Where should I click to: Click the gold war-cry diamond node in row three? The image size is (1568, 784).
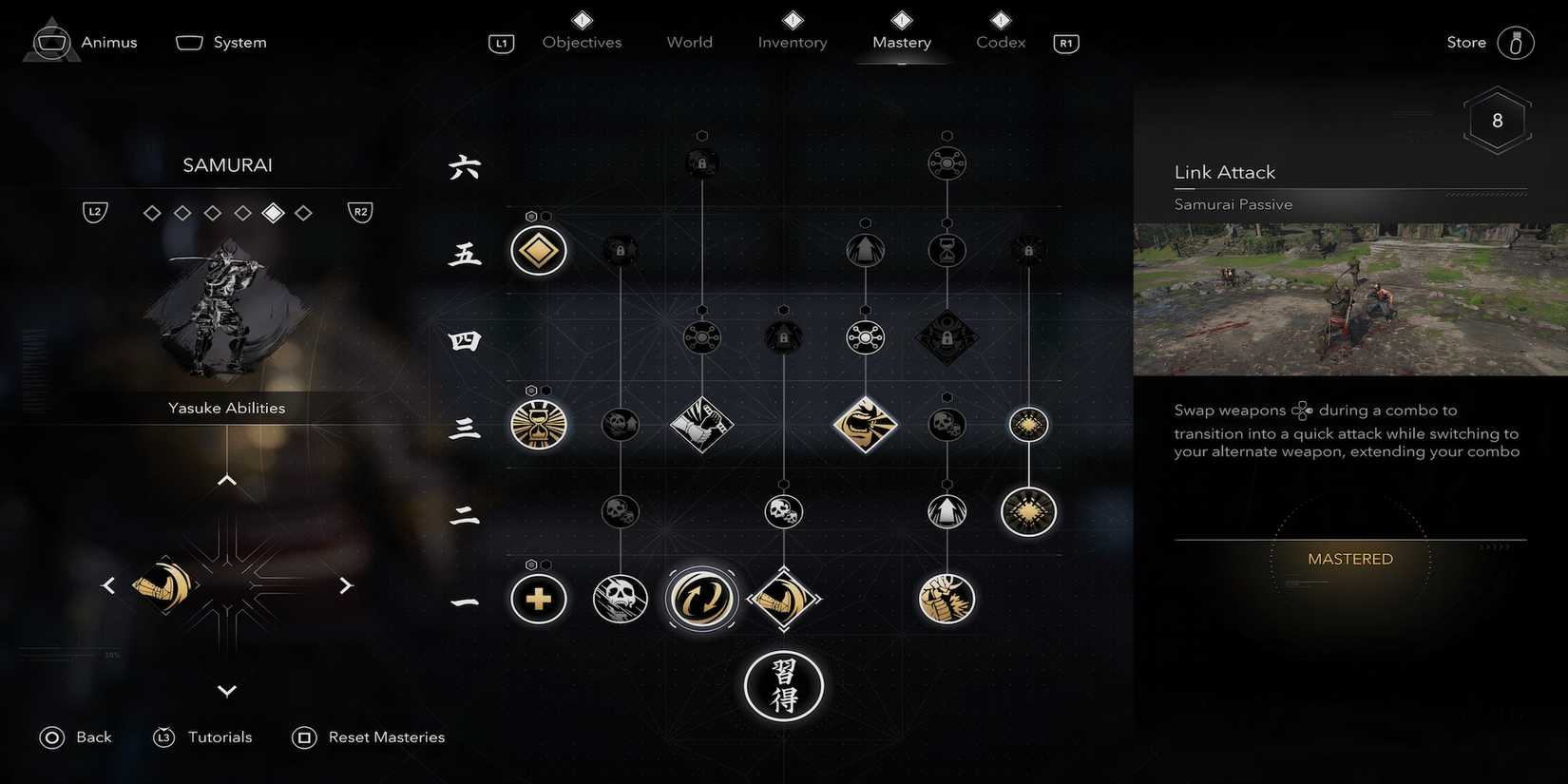pos(865,427)
